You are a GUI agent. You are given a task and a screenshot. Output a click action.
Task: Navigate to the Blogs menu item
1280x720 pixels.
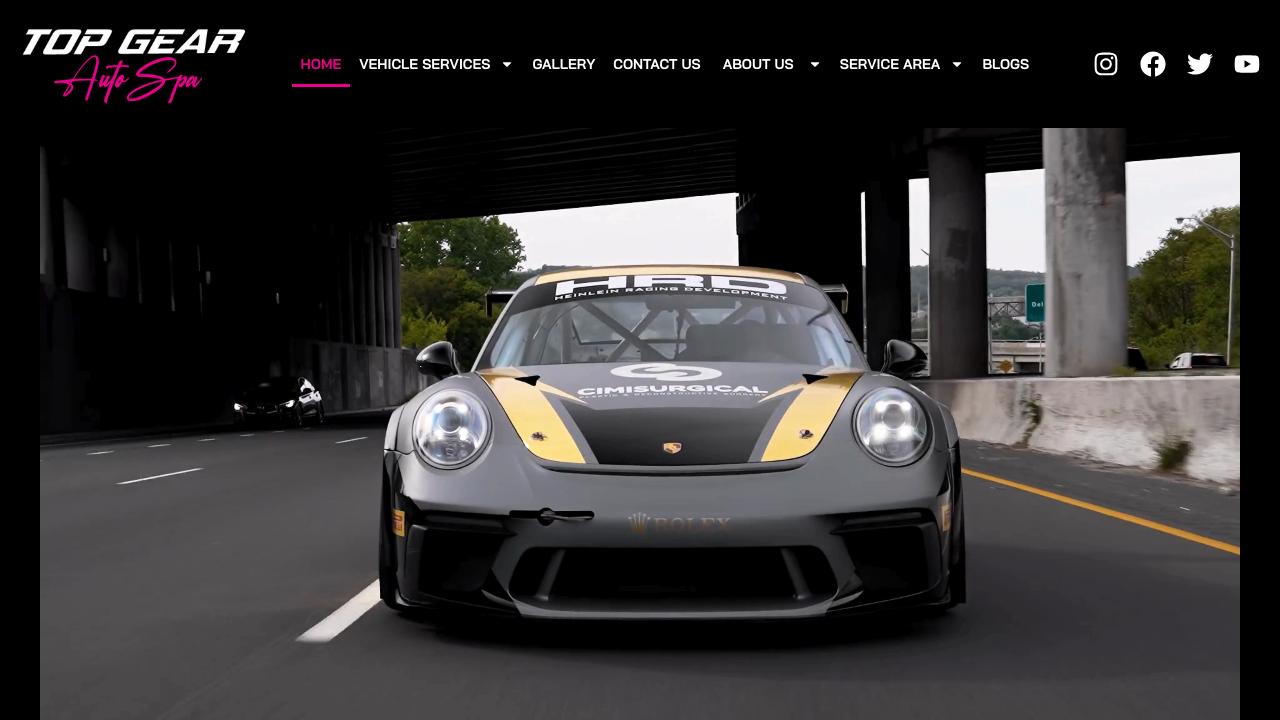coord(1005,64)
